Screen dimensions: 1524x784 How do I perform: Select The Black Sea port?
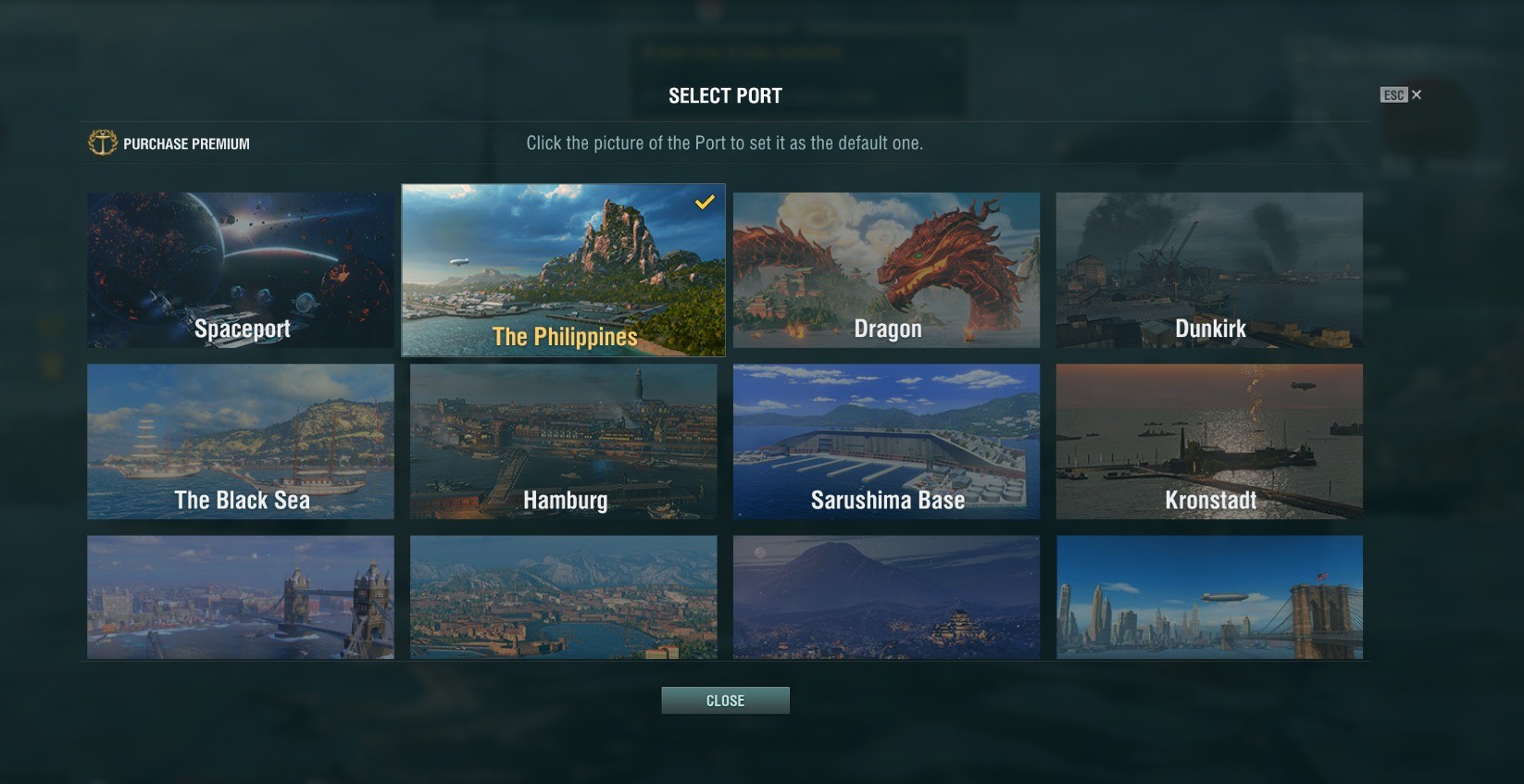[241, 441]
